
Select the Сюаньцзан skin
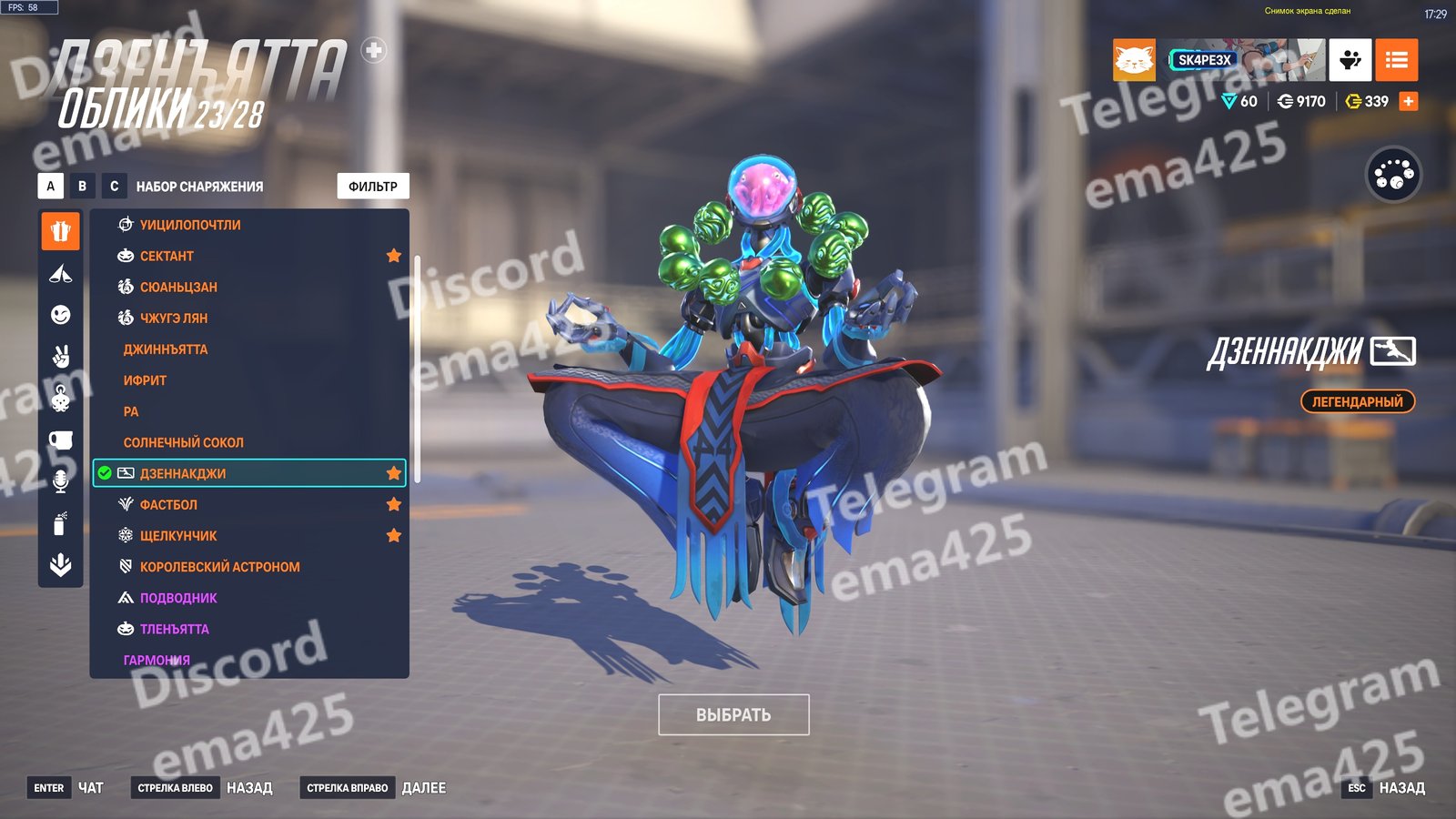coord(178,287)
